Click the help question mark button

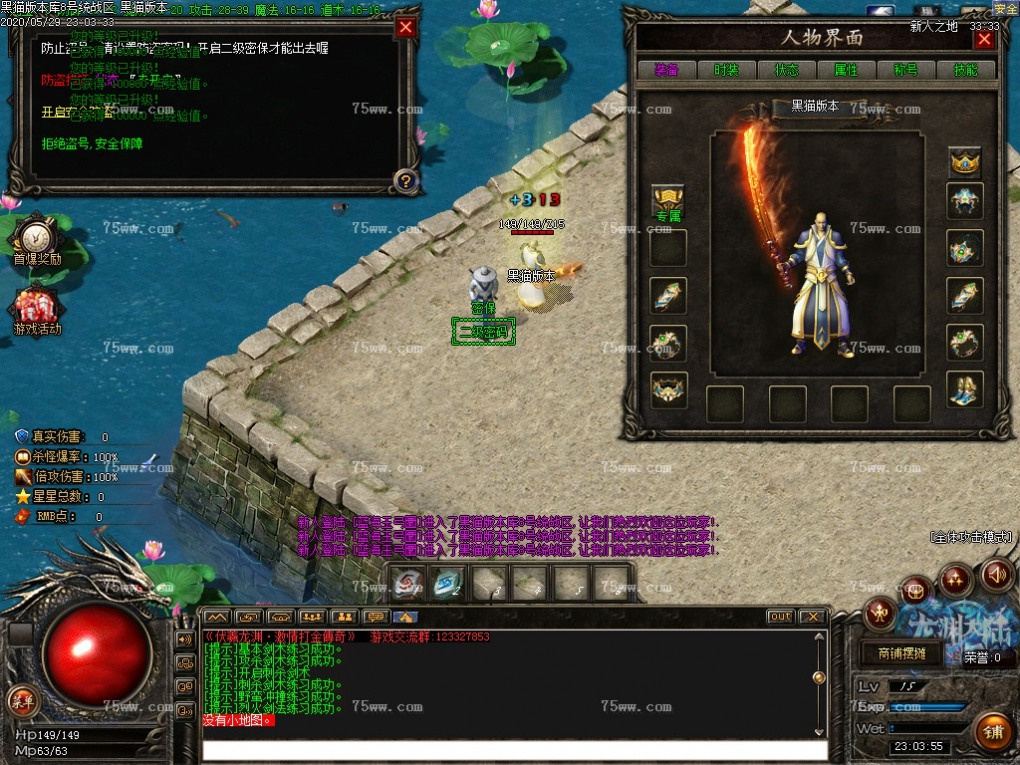click(405, 181)
